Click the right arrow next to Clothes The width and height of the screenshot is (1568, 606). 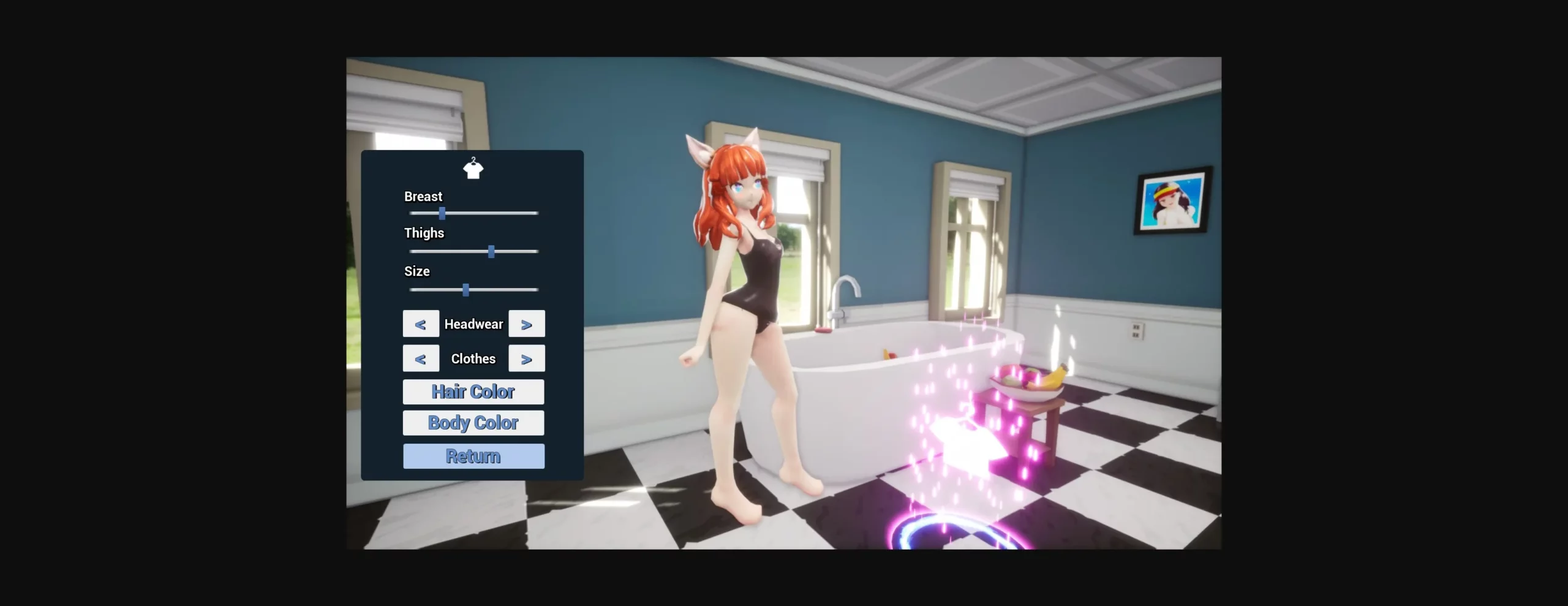point(527,358)
